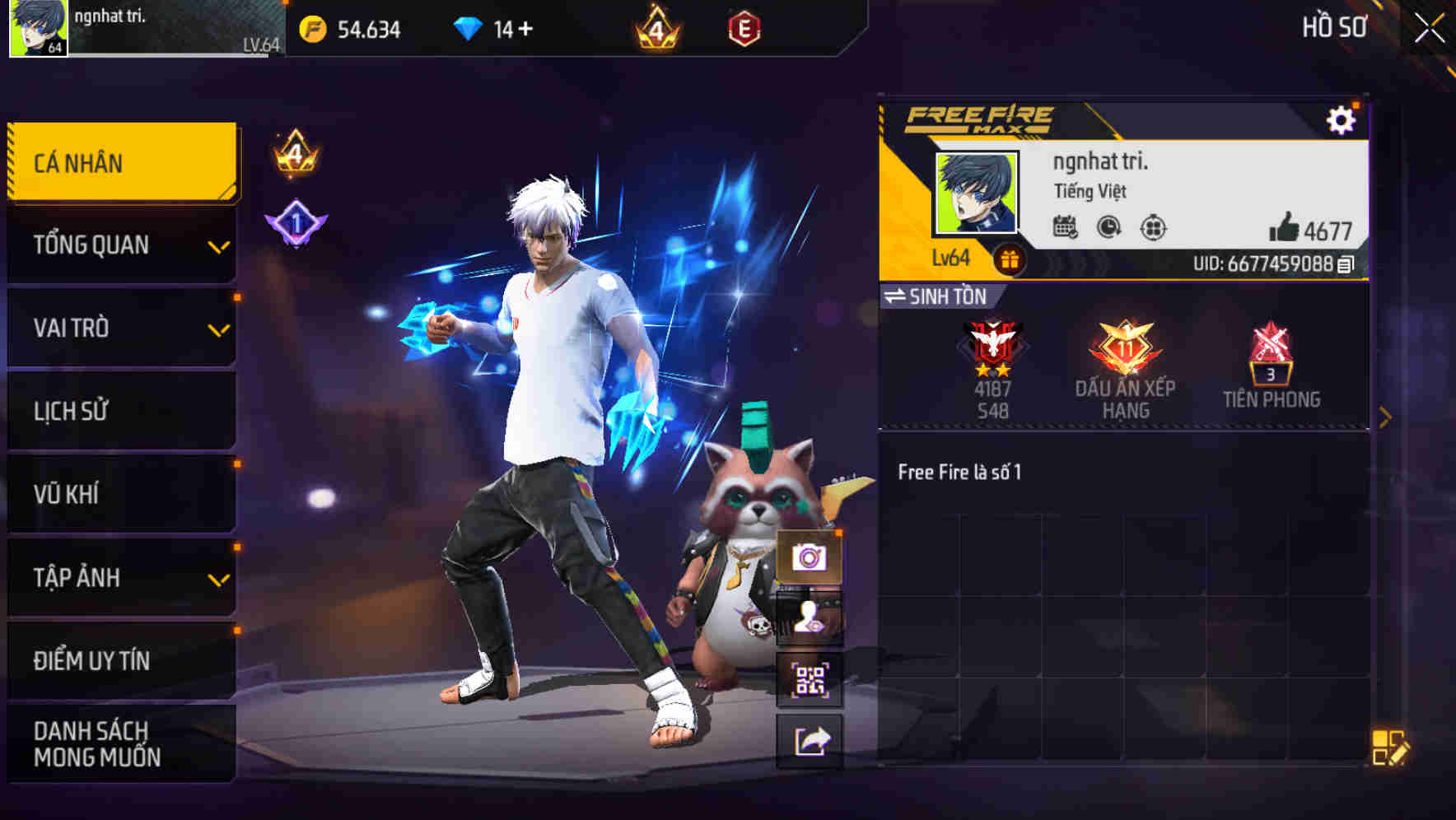The width and height of the screenshot is (1456, 820).
Task: Open the Vũ Khí menu item
Action: coord(121,494)
